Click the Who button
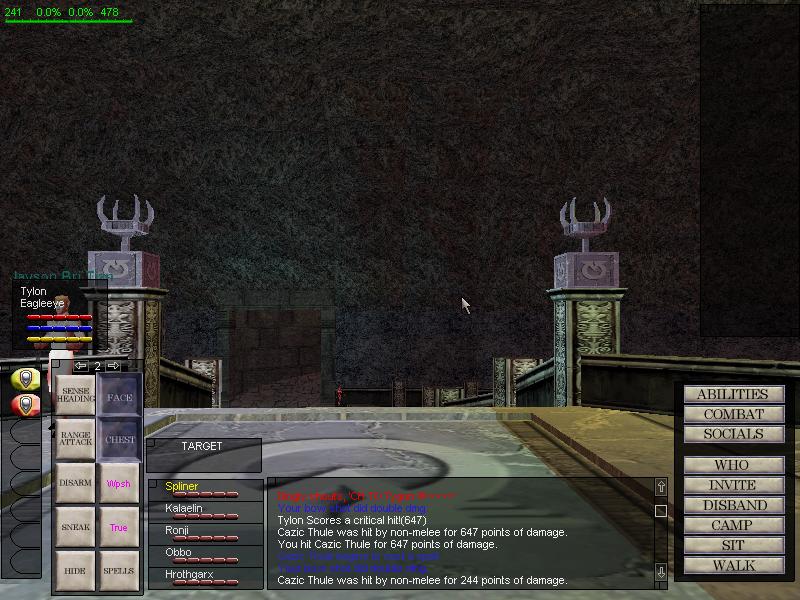Image resolution: width=800 pixels, height=600 pixels. pos(733,465)
